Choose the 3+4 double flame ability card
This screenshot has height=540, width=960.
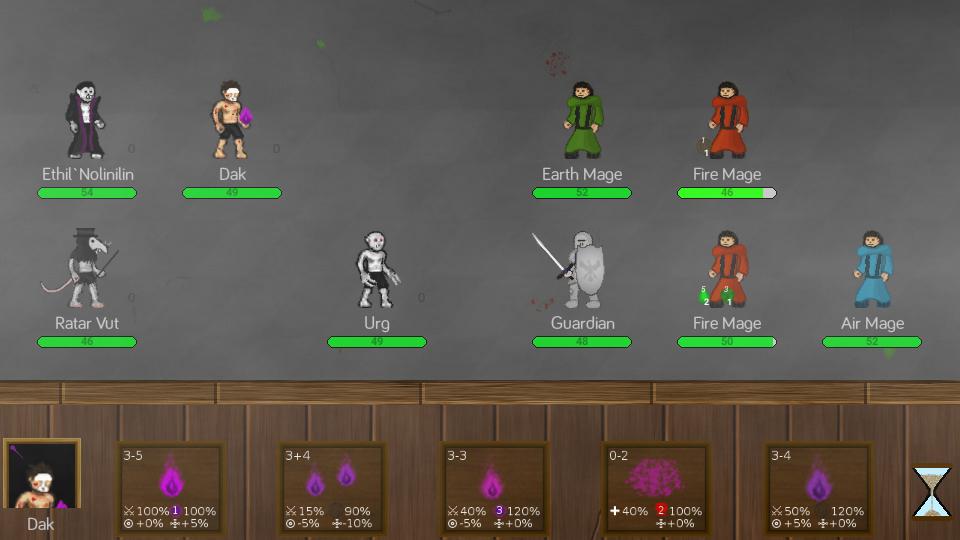tap(332, 487)
